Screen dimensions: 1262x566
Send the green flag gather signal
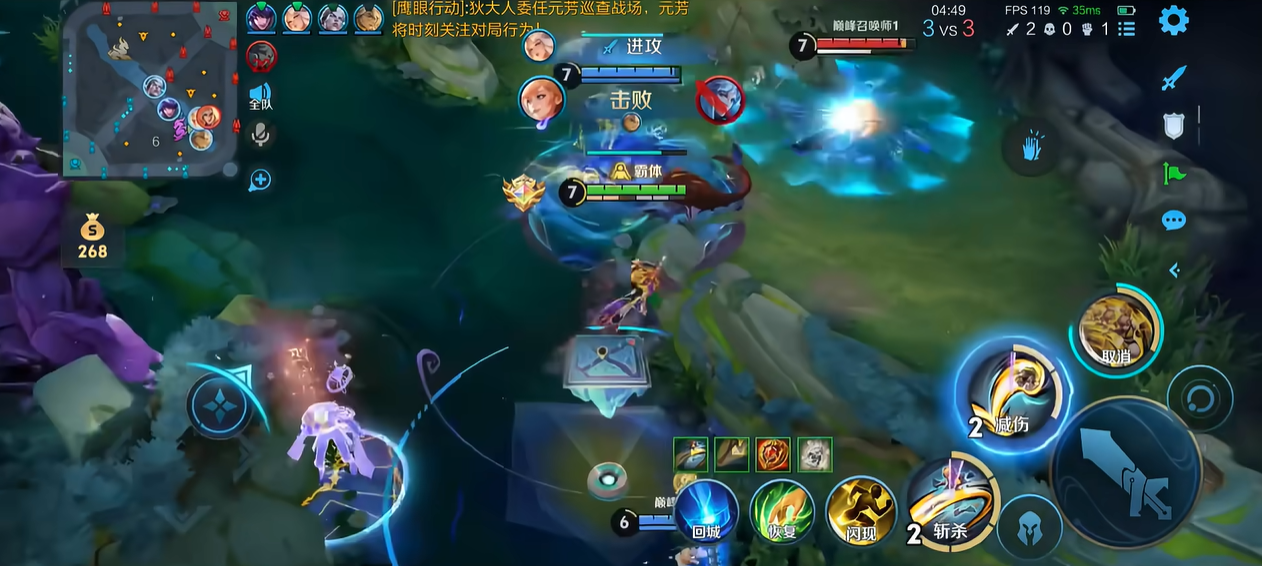[1173, 173]
